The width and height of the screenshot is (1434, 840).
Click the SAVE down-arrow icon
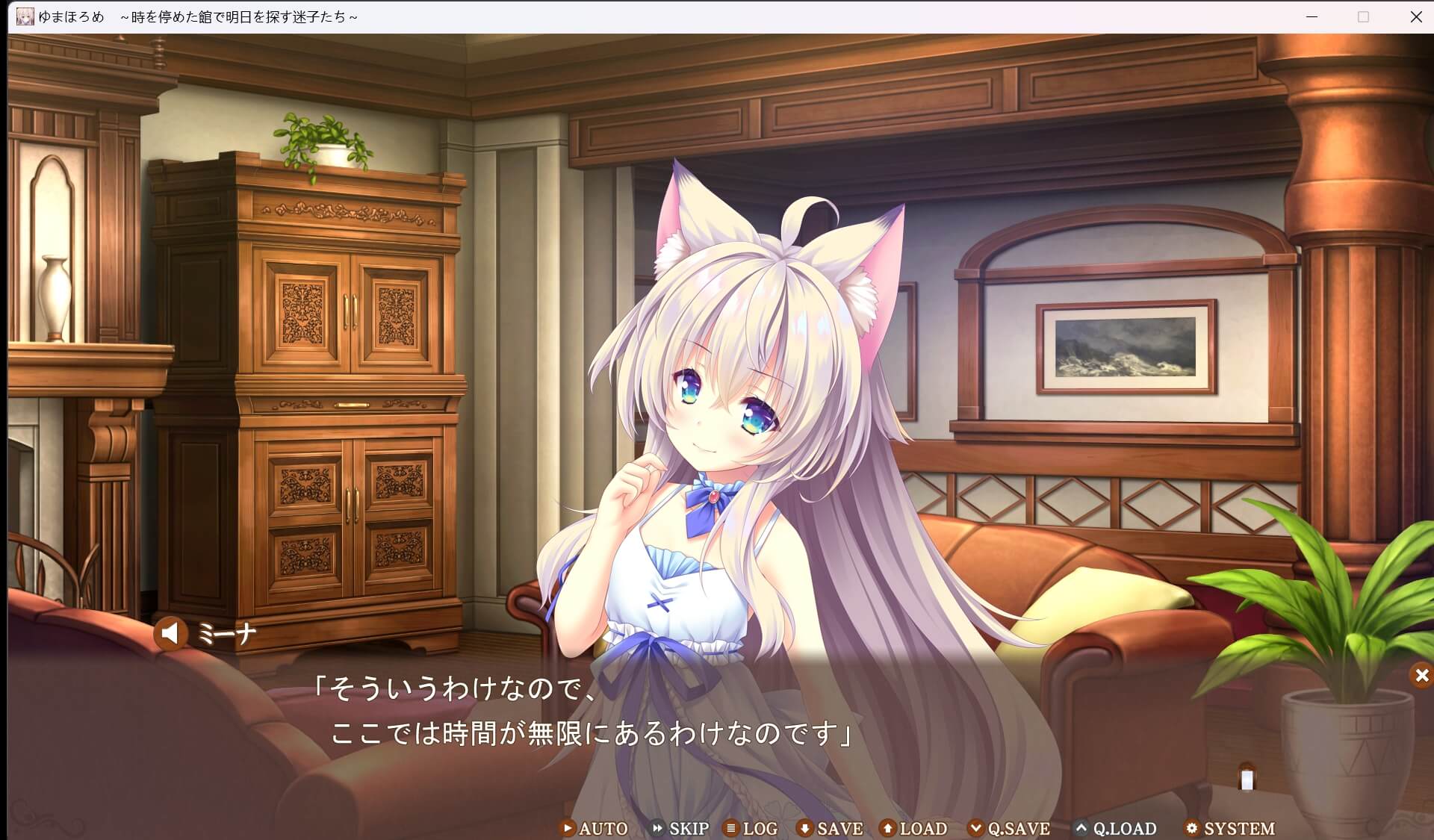804,829
